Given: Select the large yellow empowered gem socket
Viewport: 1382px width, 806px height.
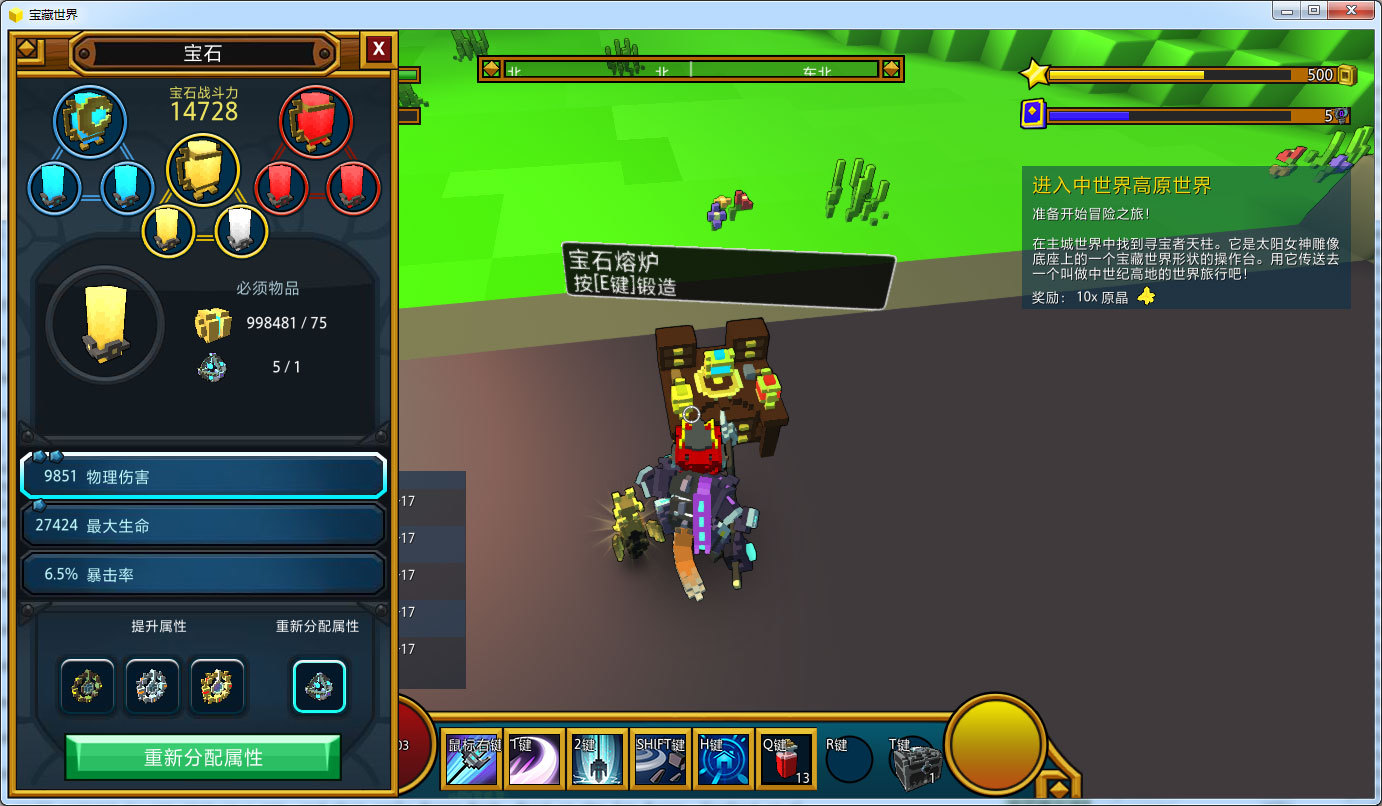Looking at the screenshot, I should (x=202, y=169).
